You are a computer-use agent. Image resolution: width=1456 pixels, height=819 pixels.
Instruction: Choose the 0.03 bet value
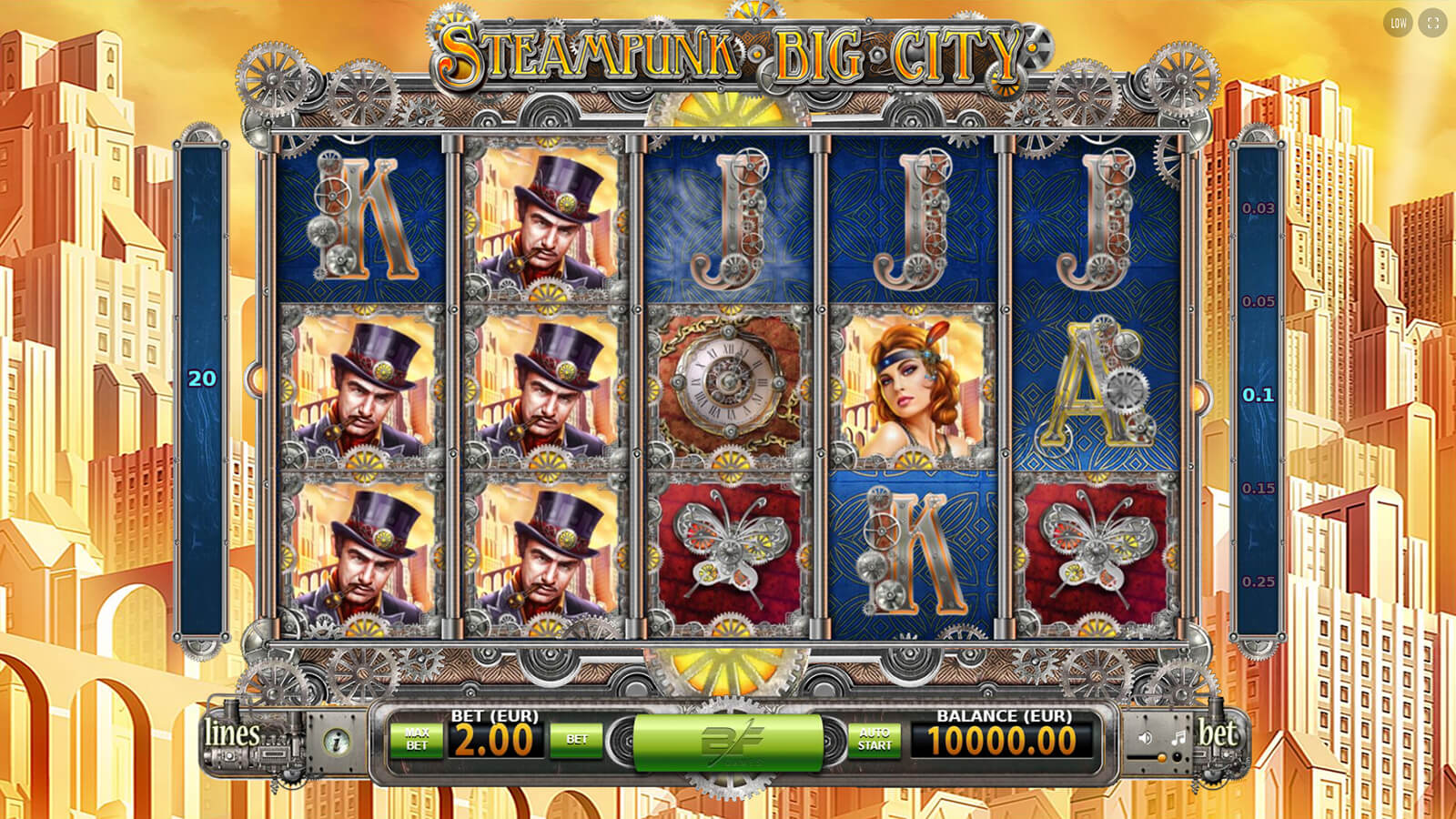(1258, 208)
